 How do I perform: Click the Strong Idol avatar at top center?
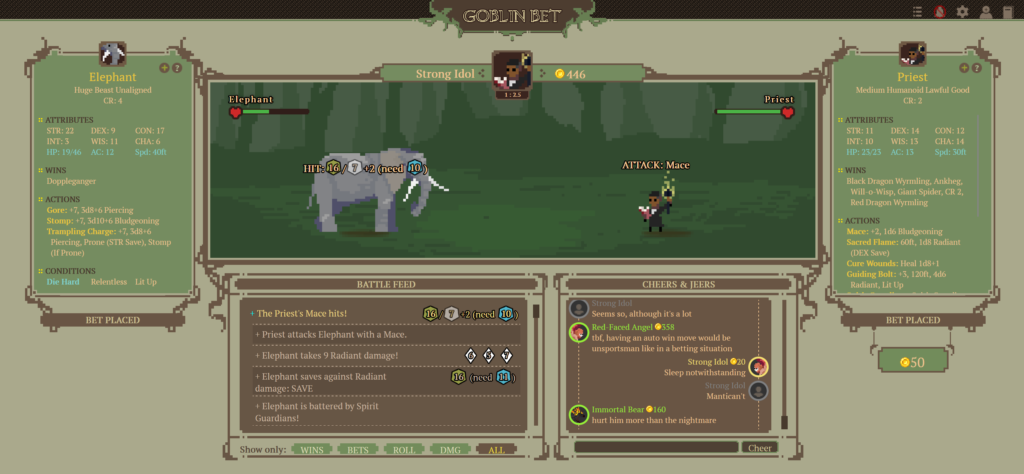(512, 72)
